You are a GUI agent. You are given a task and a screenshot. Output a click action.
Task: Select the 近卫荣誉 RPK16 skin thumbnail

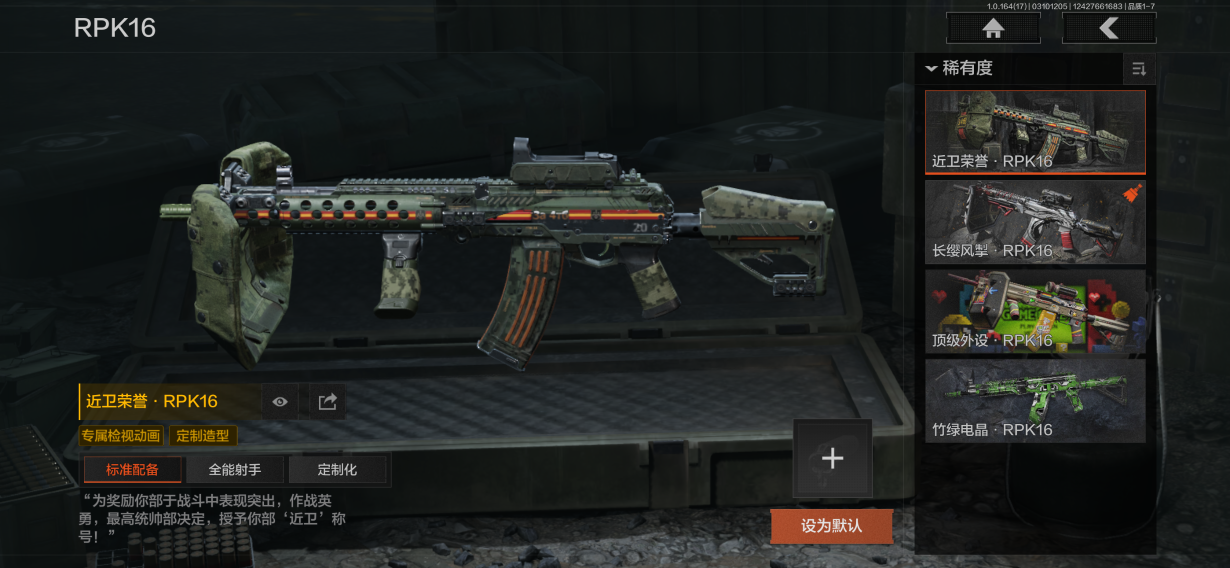[x=1035, y=132]
